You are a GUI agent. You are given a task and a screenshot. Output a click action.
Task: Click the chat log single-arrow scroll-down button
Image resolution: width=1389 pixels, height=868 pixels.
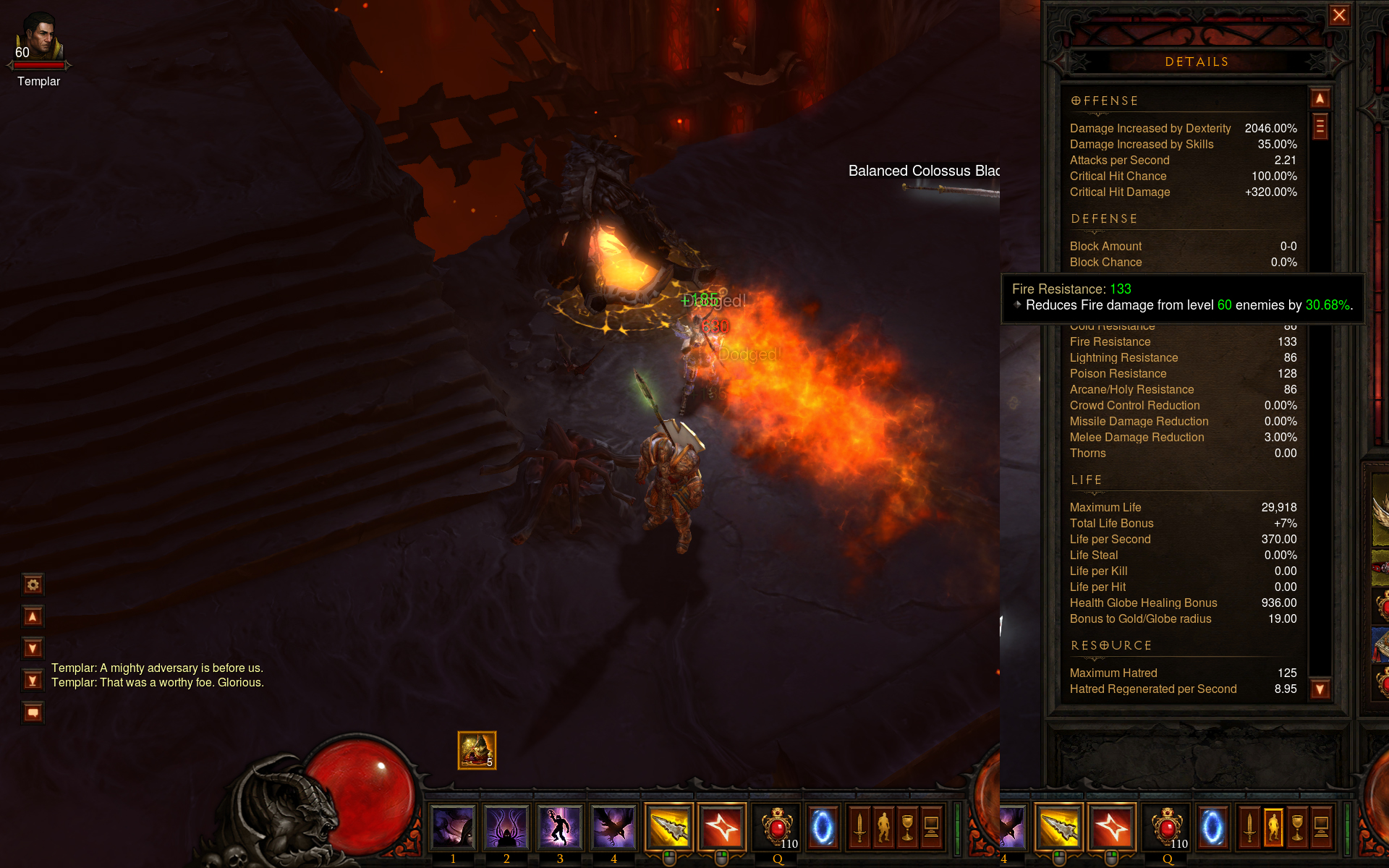point(33,648)
